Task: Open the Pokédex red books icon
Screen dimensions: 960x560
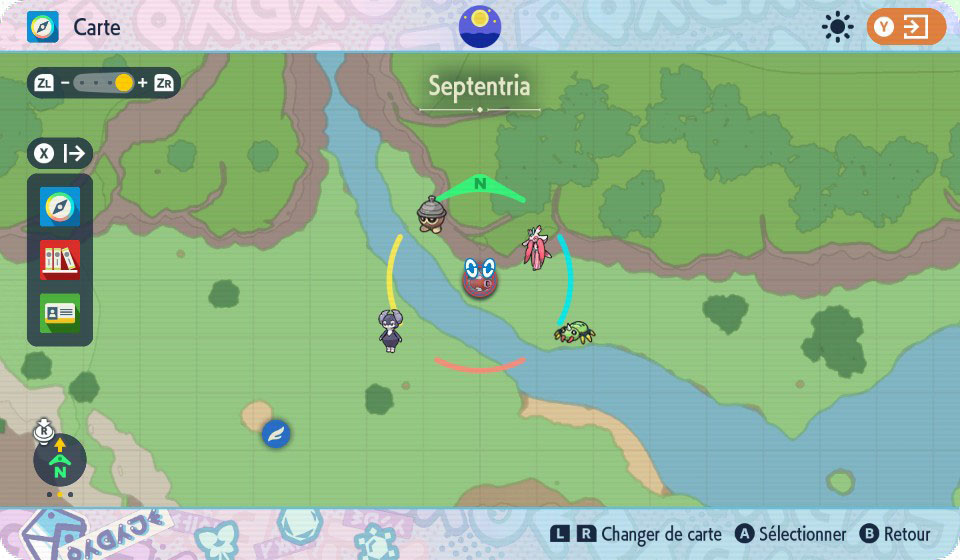Action: [x=60, y=260]
